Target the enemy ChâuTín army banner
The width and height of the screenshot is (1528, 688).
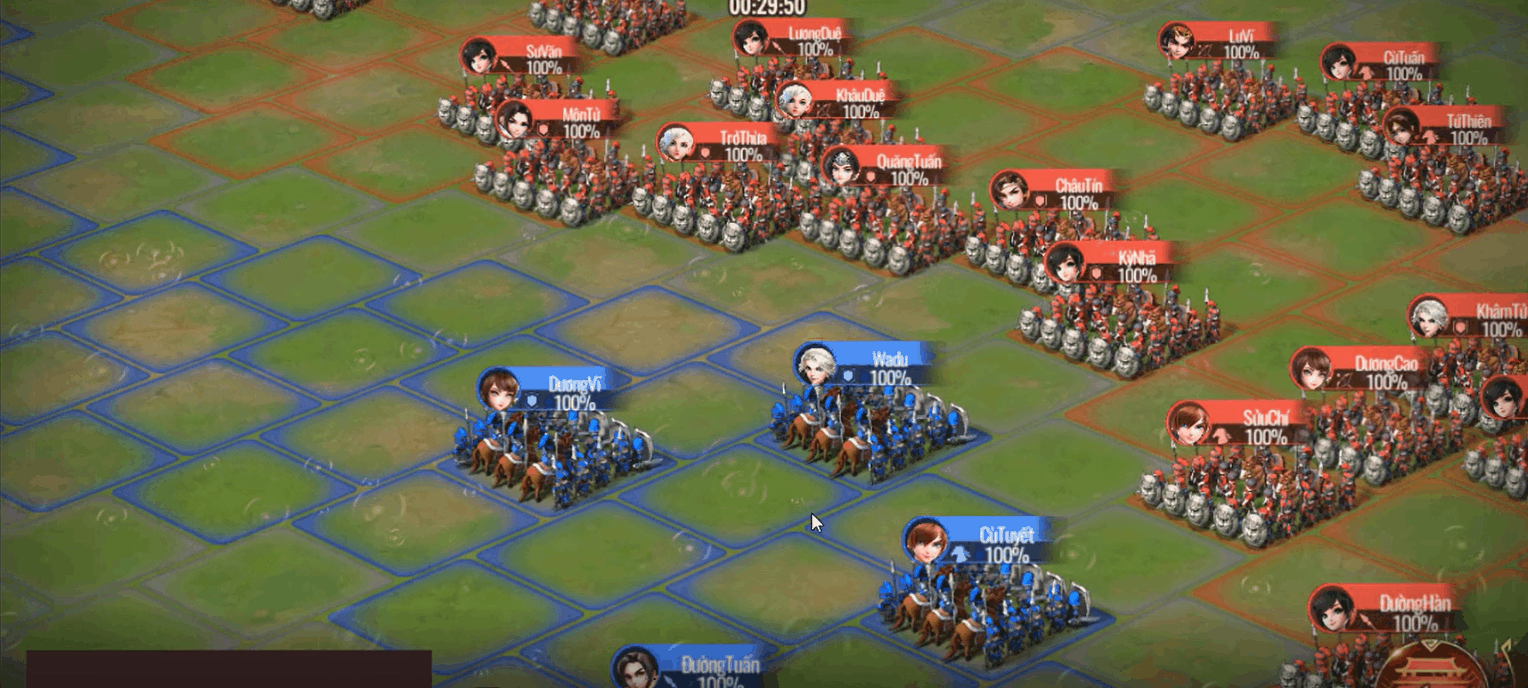1062,192
